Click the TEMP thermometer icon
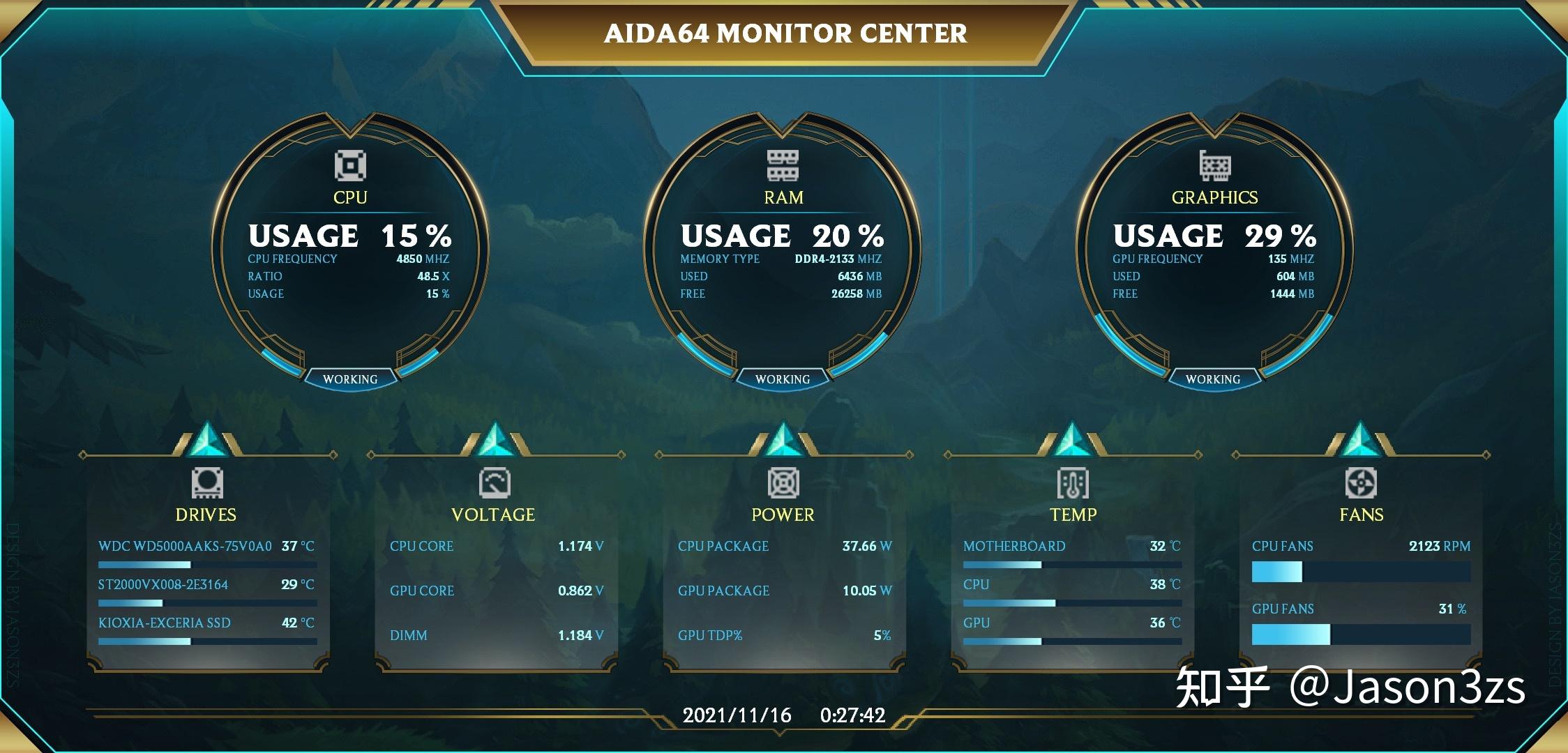Screen dimensions: 1568x753 1074,484
